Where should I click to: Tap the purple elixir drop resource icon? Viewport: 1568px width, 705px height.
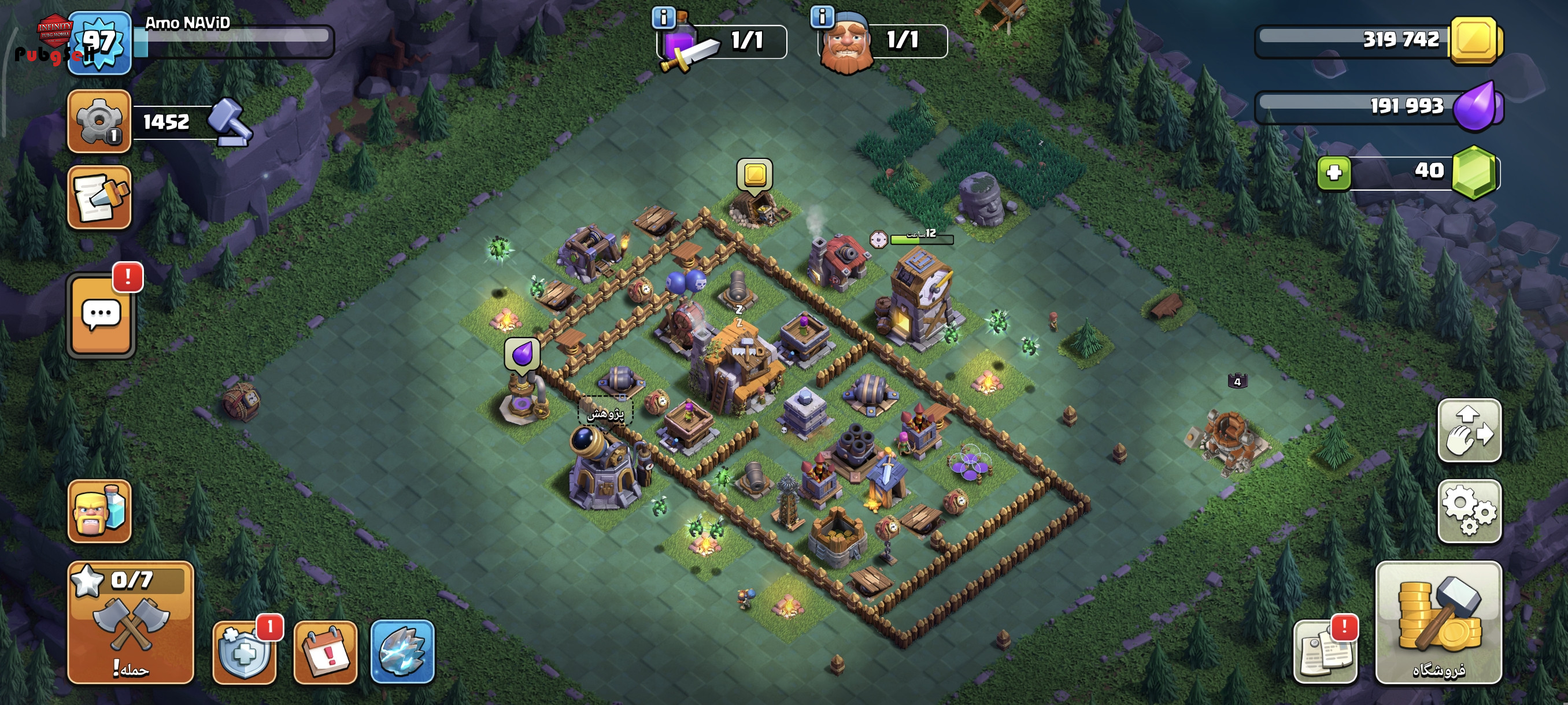point(1475,106)
